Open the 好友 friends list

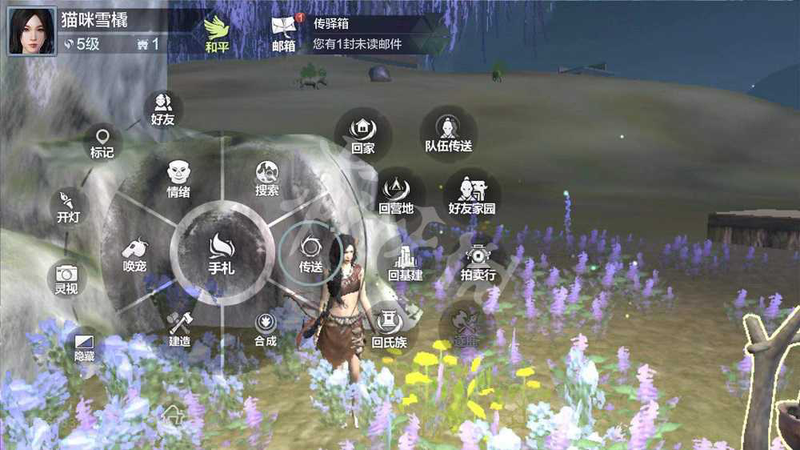pyautogui.click(x=163, y=107)
